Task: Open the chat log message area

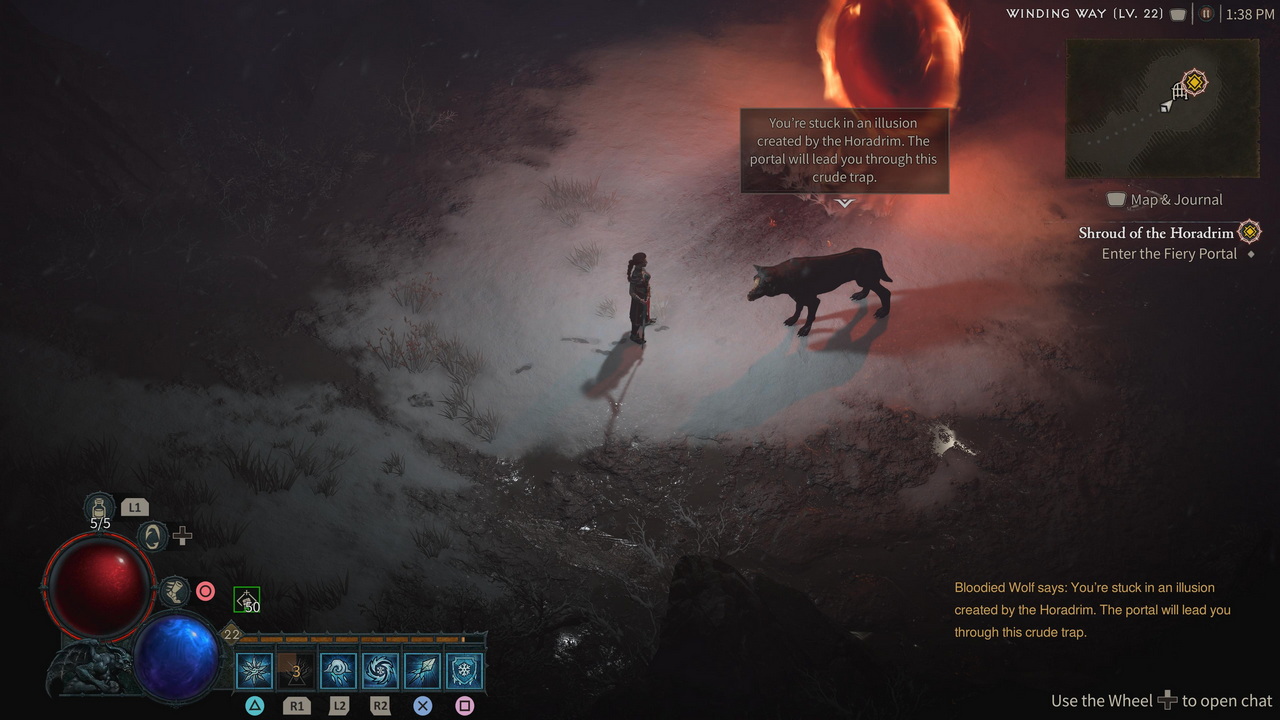Action: click(x=1092, y=610)
